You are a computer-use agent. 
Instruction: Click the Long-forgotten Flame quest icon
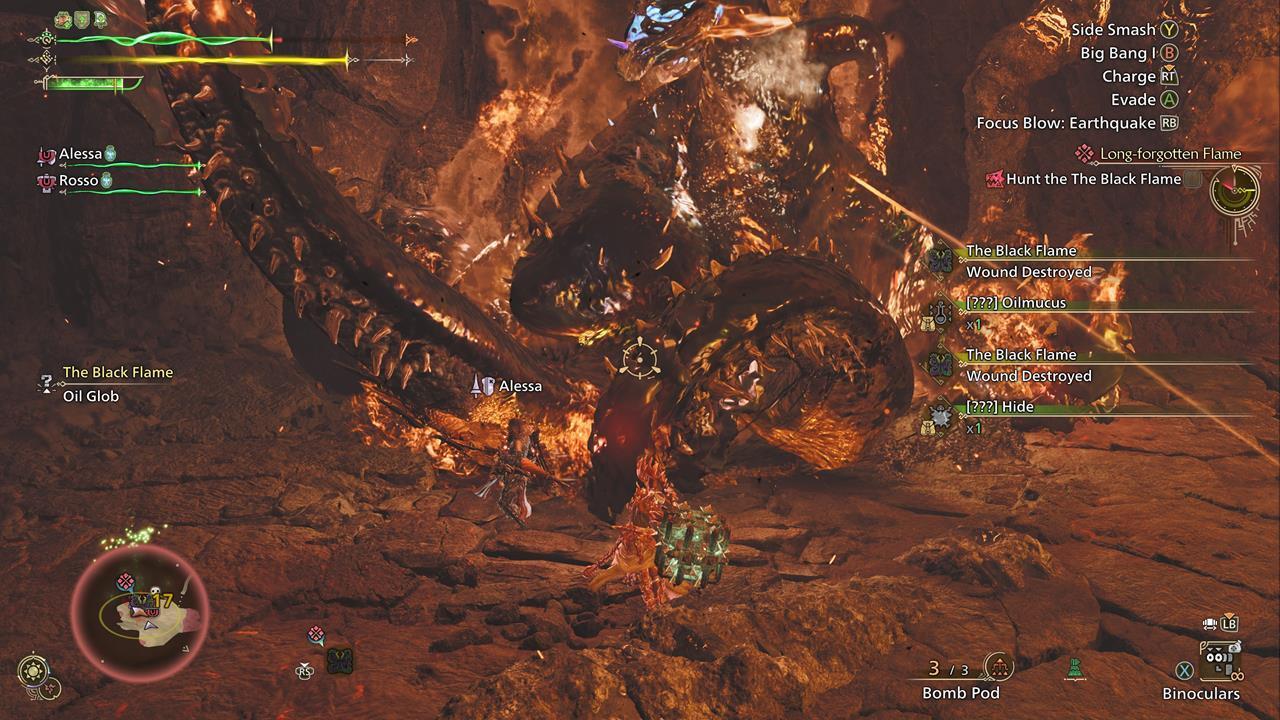[1086, 153]
